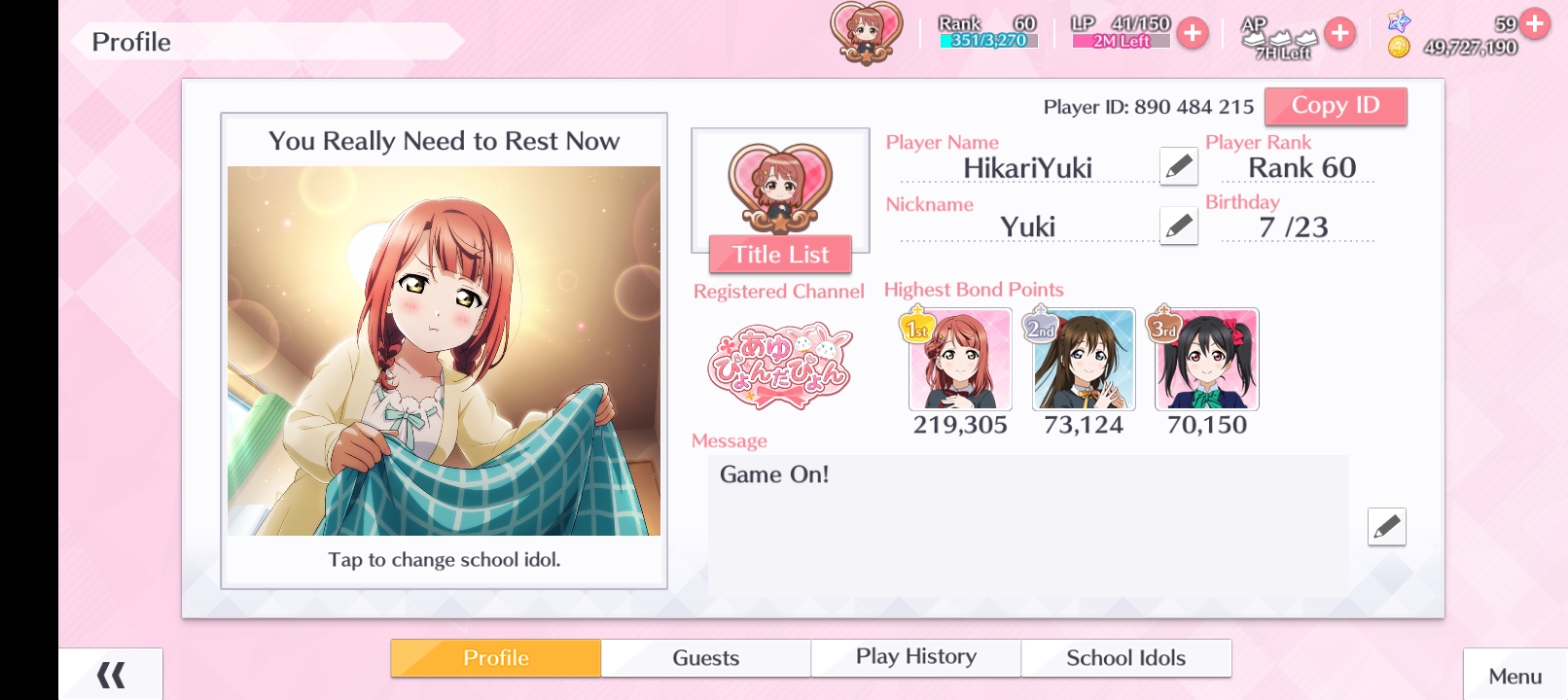Add LP with the plus button

1192,33
